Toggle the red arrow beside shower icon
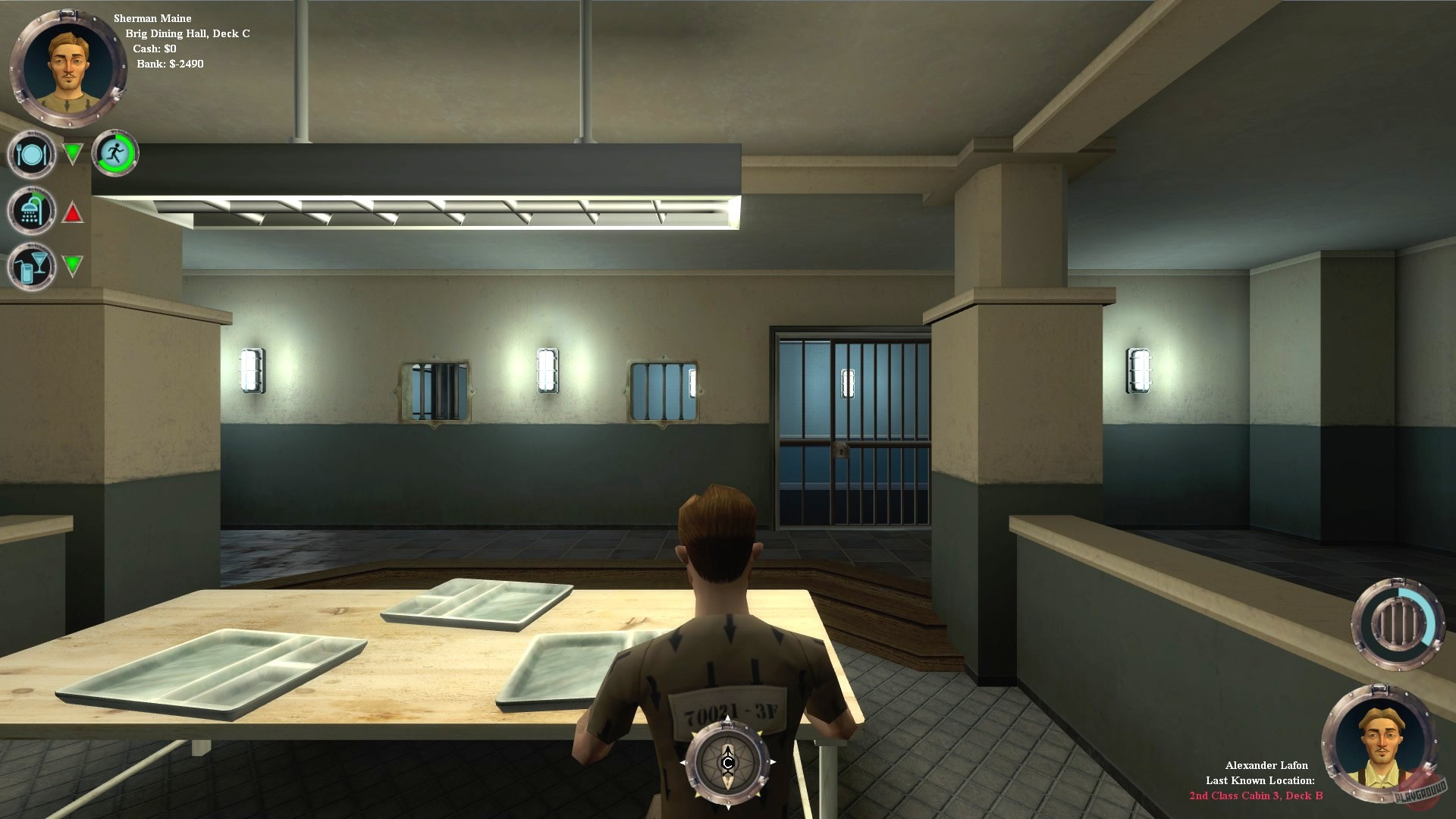1456x819 pixels. coord(73,213)
